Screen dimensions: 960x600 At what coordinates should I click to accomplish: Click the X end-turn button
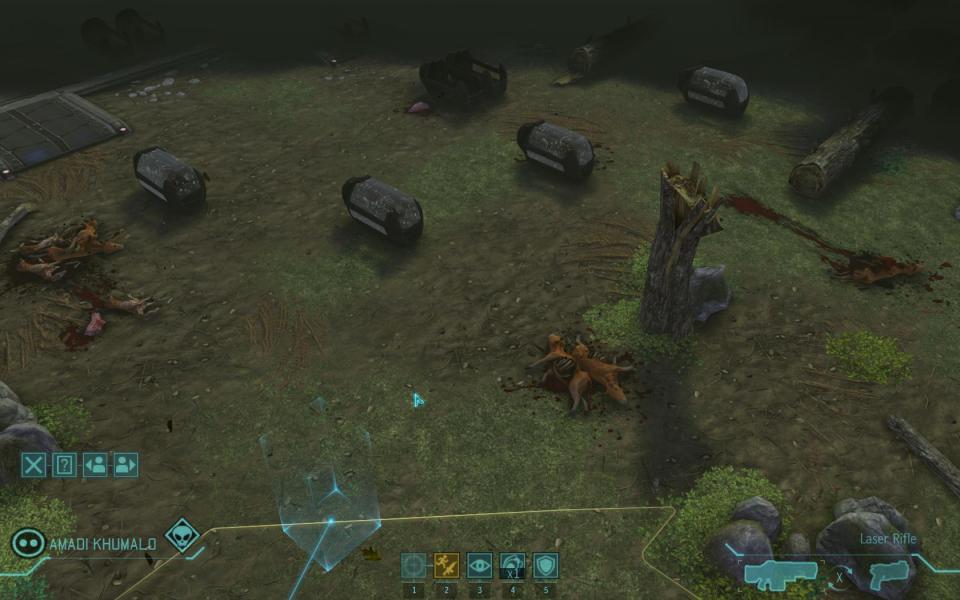click(x=34, y=465)
